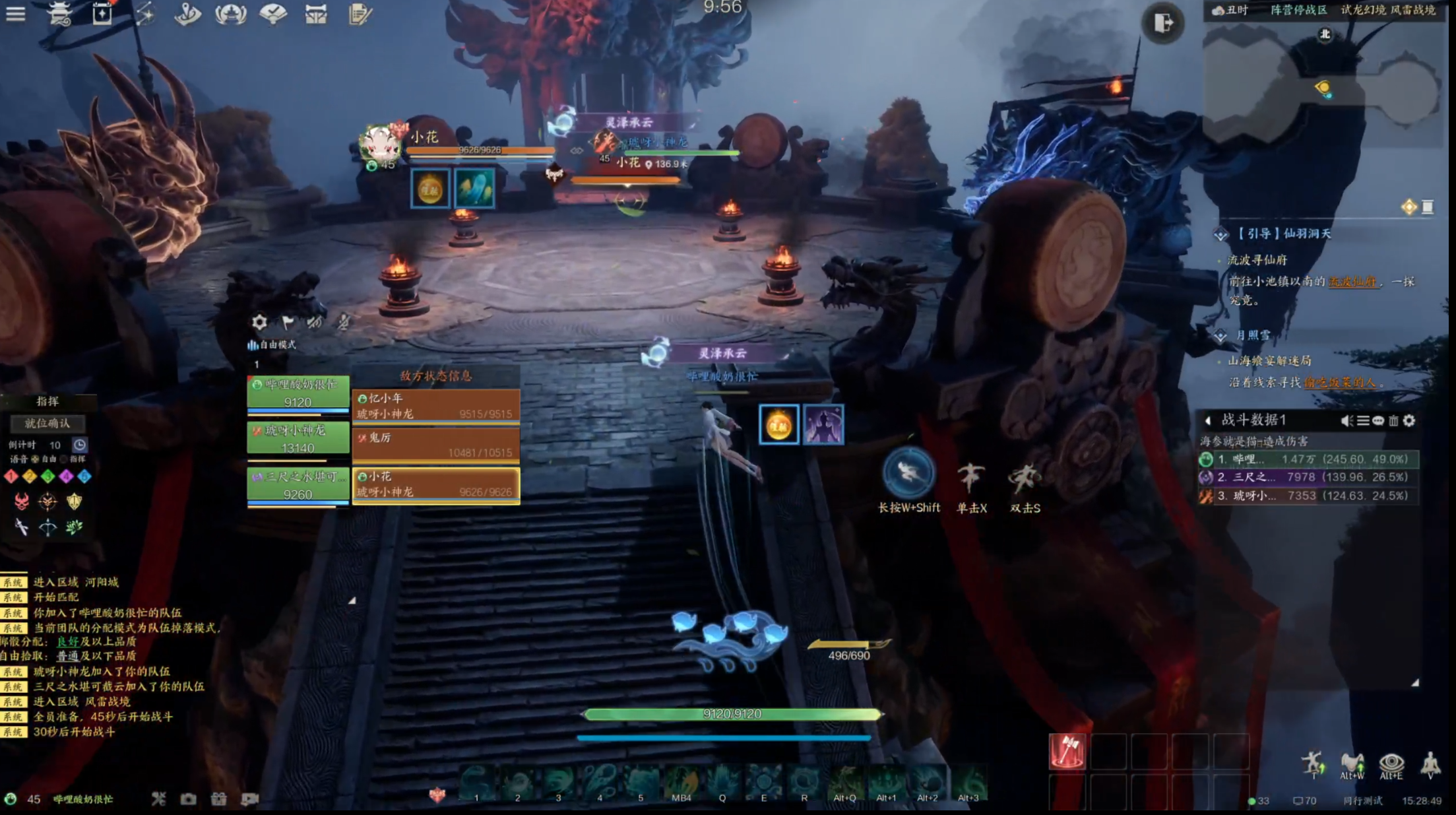Click the countdown clock icon
The image size is (1456, 815).
(x=79, y=445)
